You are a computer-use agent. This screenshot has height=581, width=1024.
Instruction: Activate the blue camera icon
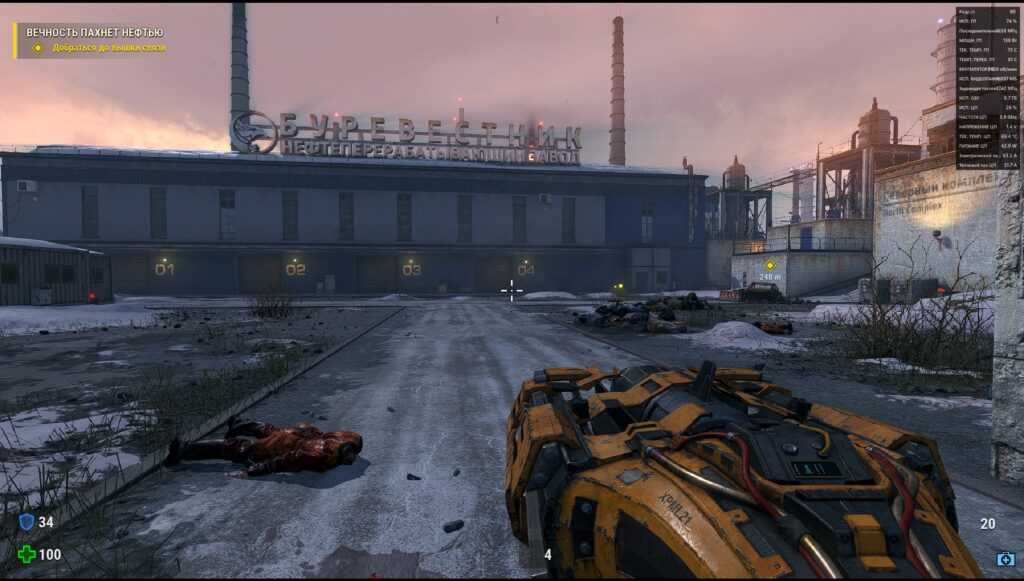point(1005,559)
